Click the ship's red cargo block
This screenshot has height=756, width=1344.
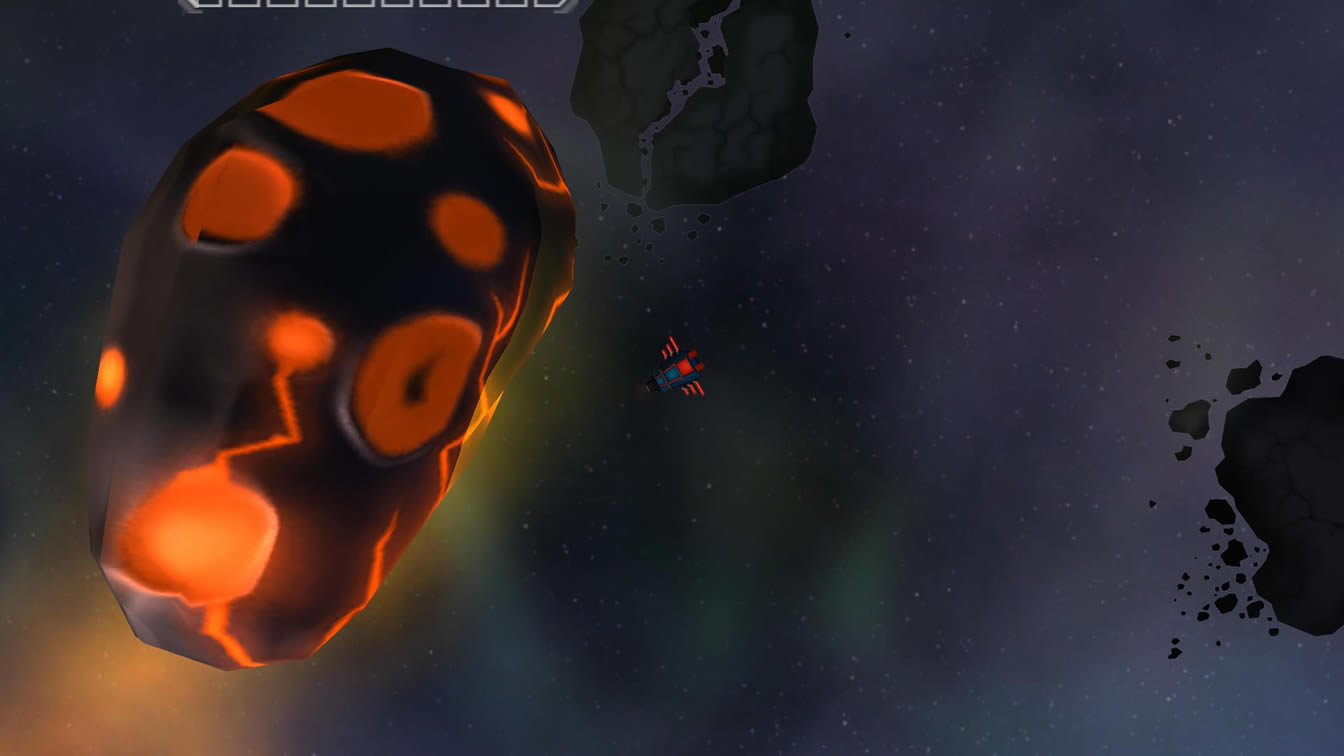685,365
